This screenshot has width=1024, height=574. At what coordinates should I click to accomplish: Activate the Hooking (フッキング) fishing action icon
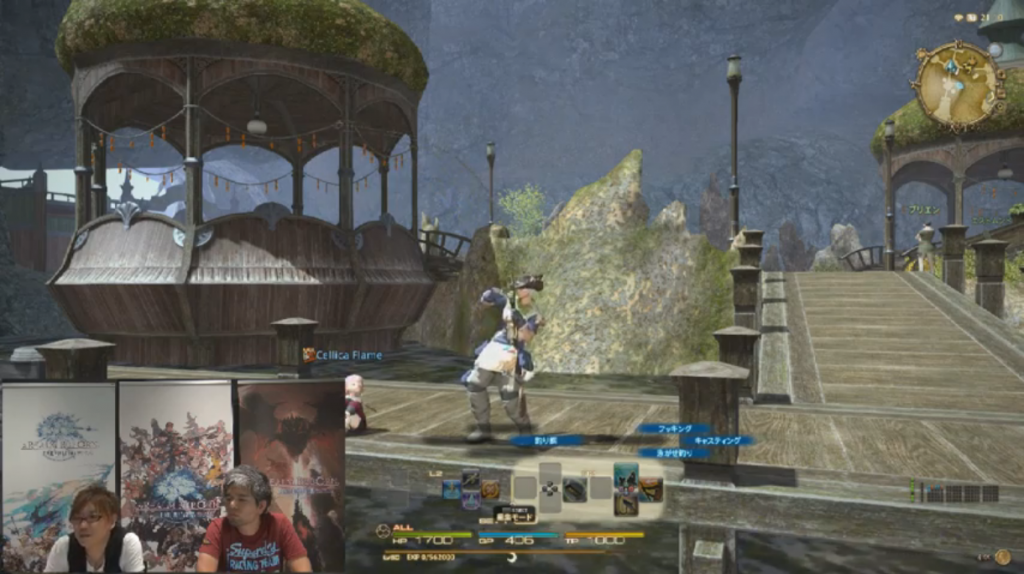point(626,474)
